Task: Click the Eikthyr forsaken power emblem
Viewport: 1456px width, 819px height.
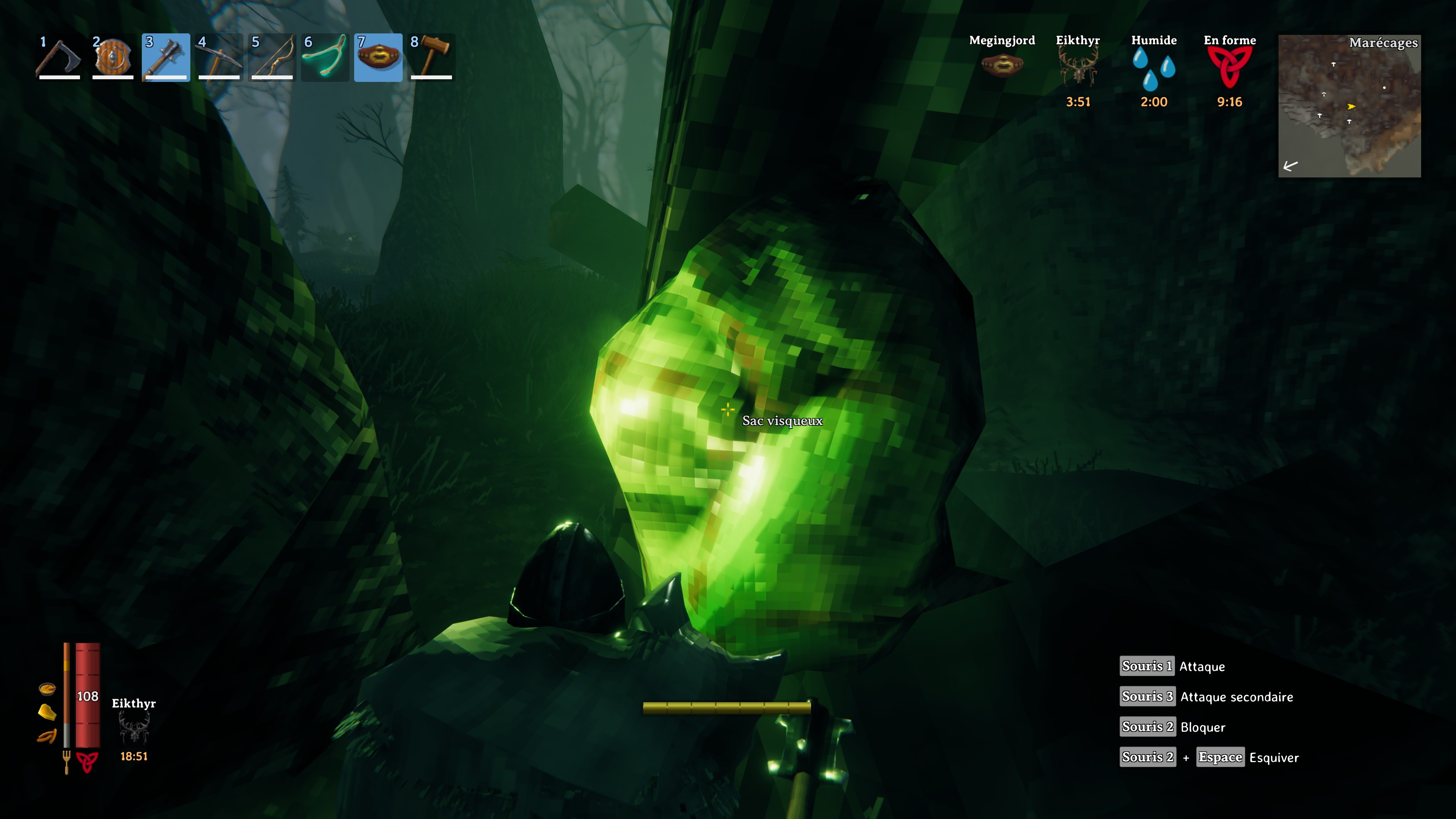Action: tap(134, 729)
